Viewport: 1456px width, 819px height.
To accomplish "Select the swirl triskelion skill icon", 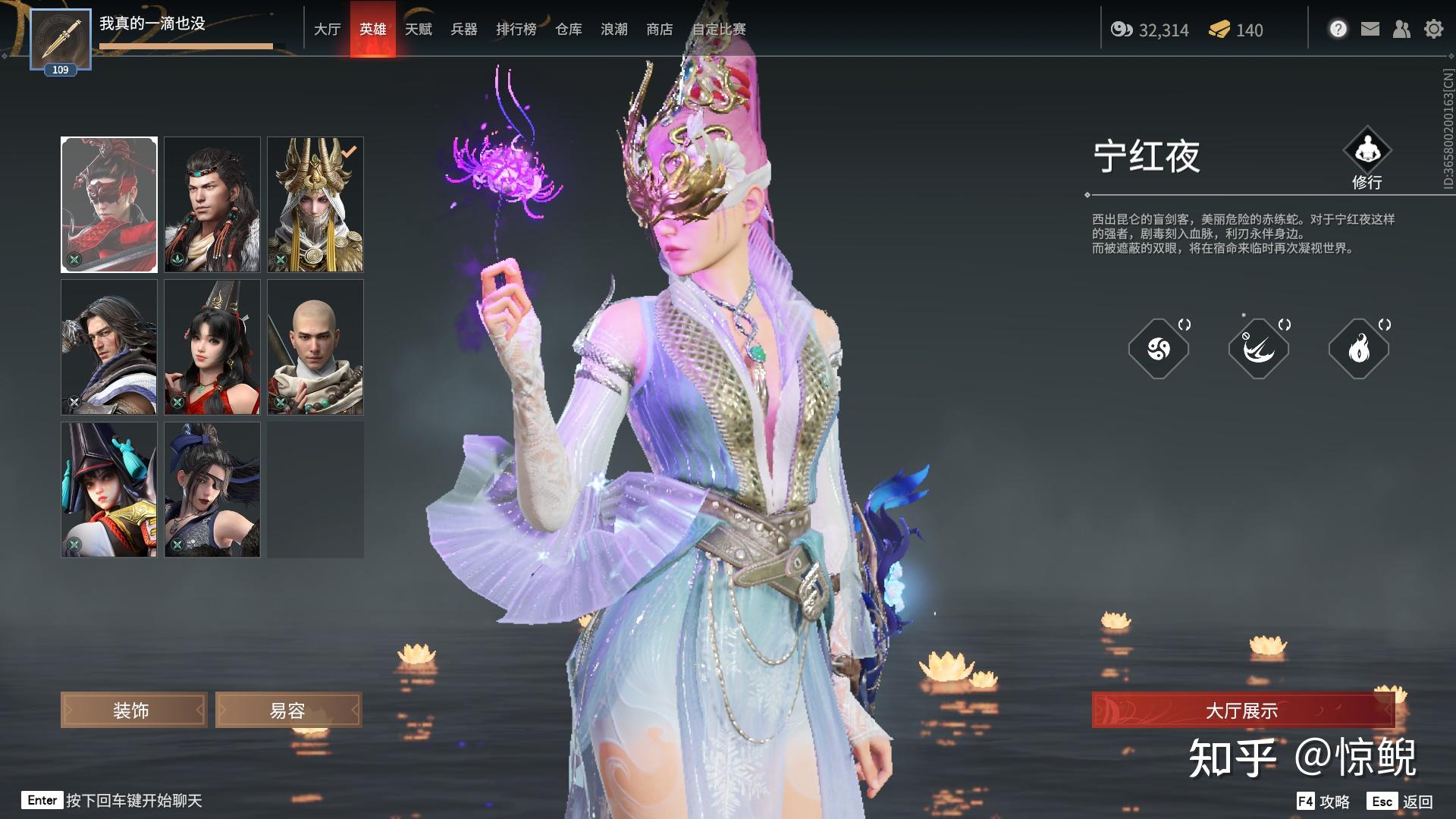I will 1158,349.
